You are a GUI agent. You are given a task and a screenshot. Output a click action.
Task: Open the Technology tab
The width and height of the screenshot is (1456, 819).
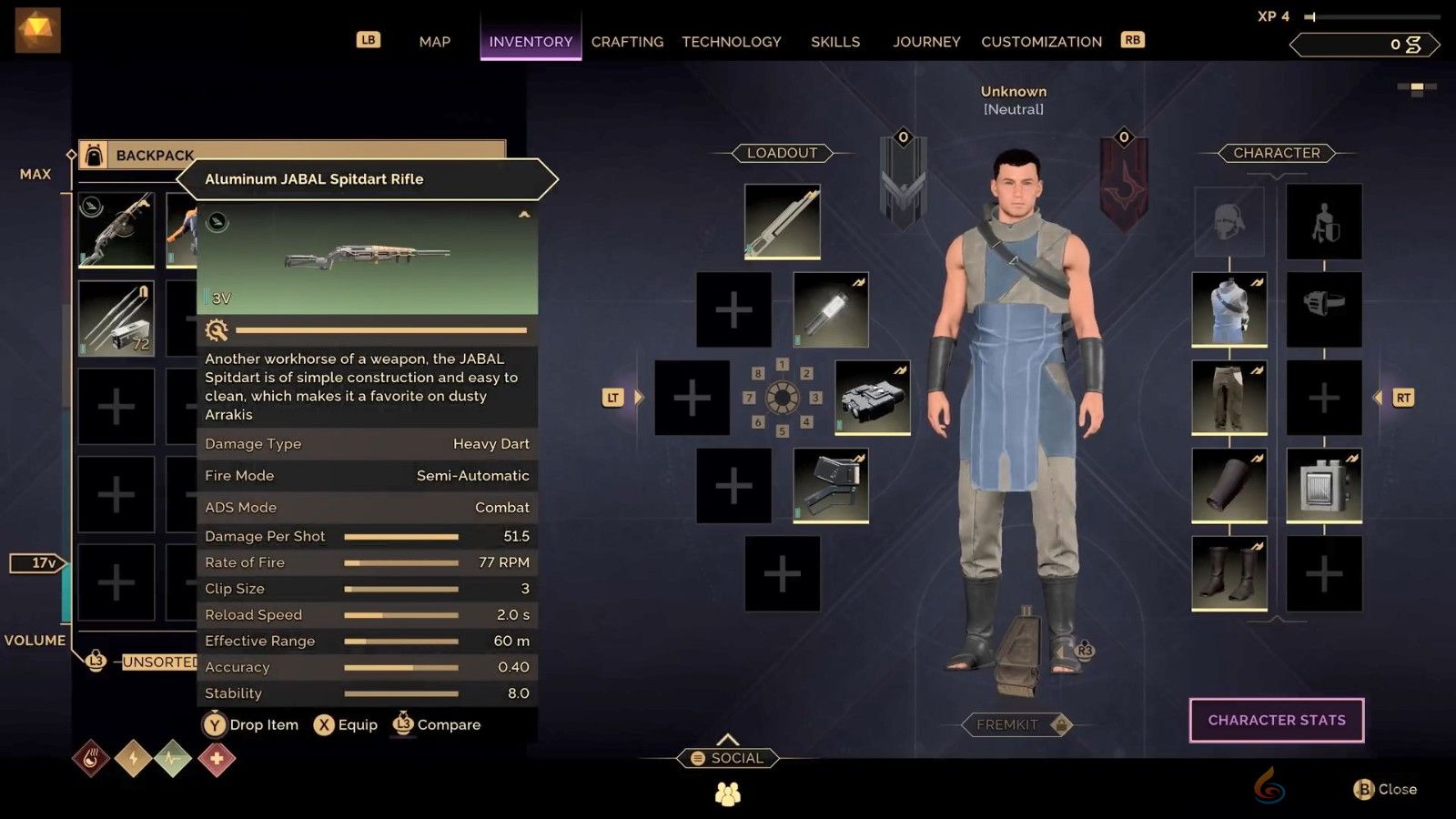coord(732,42)
